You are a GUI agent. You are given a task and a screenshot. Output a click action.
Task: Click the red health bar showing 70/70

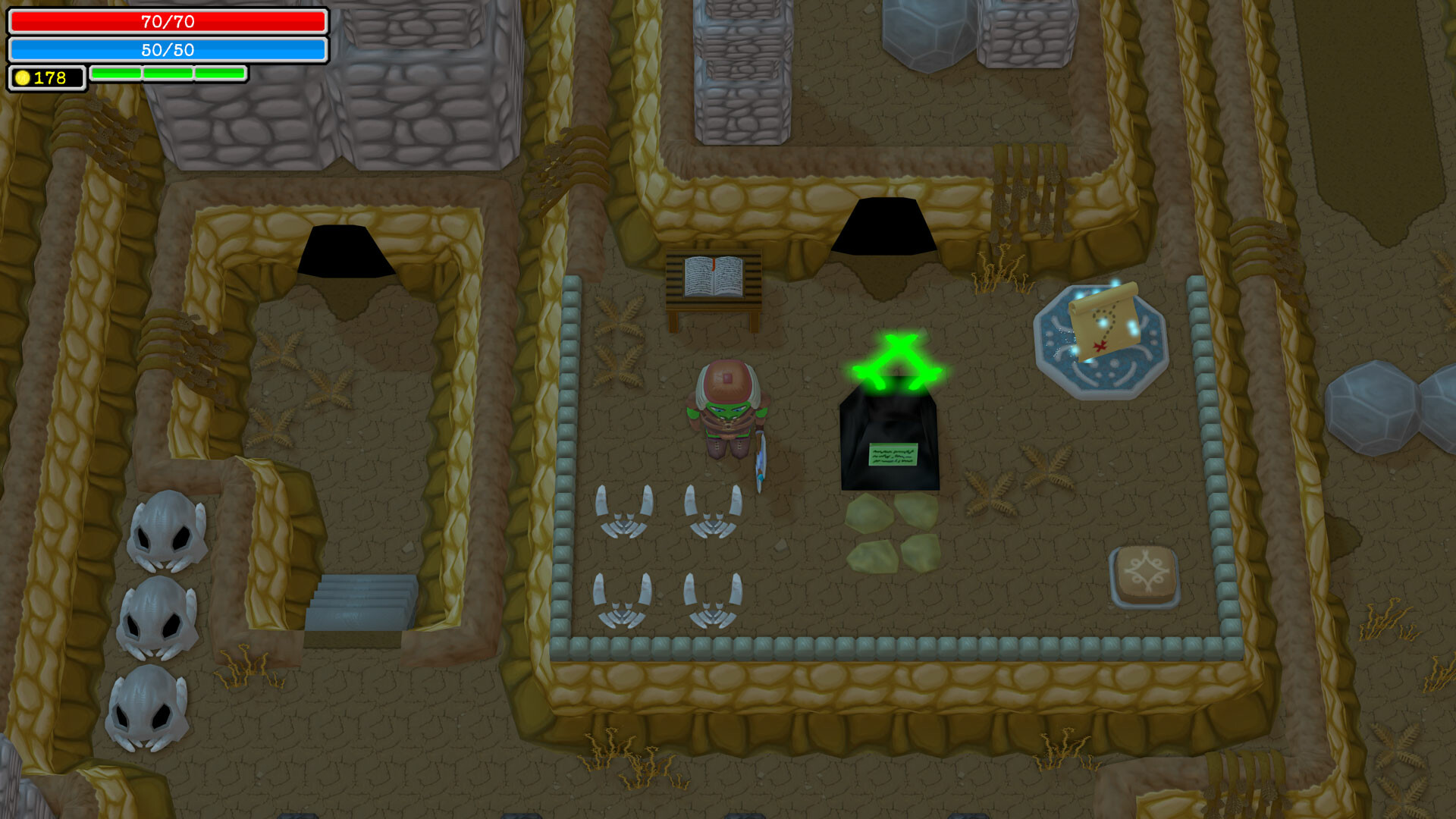(167, 22)
